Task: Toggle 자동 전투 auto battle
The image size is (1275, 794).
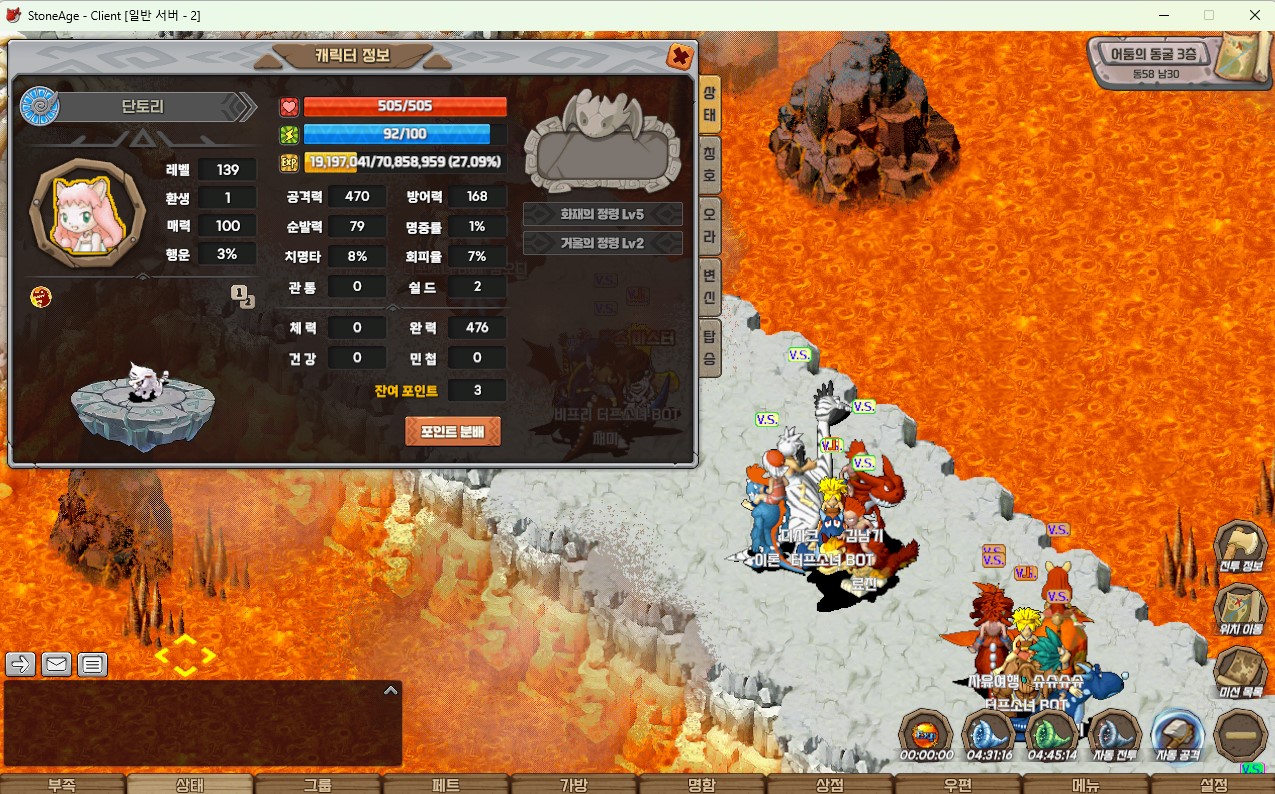Action: point(1115,734)
